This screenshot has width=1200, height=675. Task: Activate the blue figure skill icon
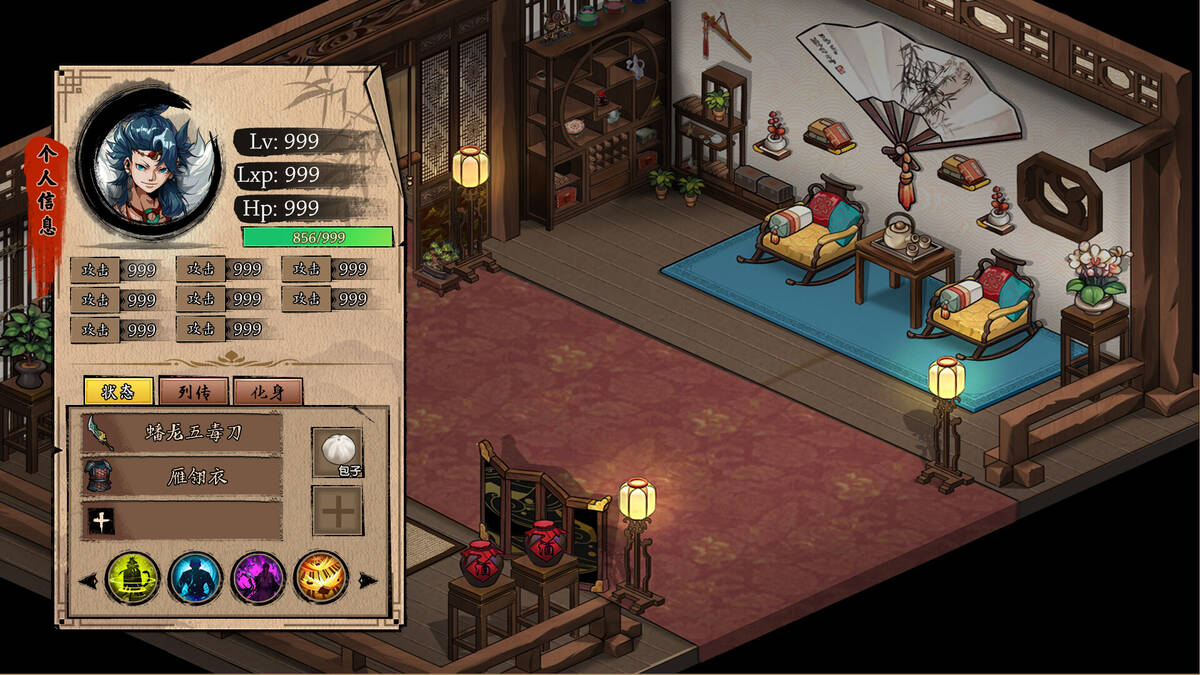click(195, 578)
